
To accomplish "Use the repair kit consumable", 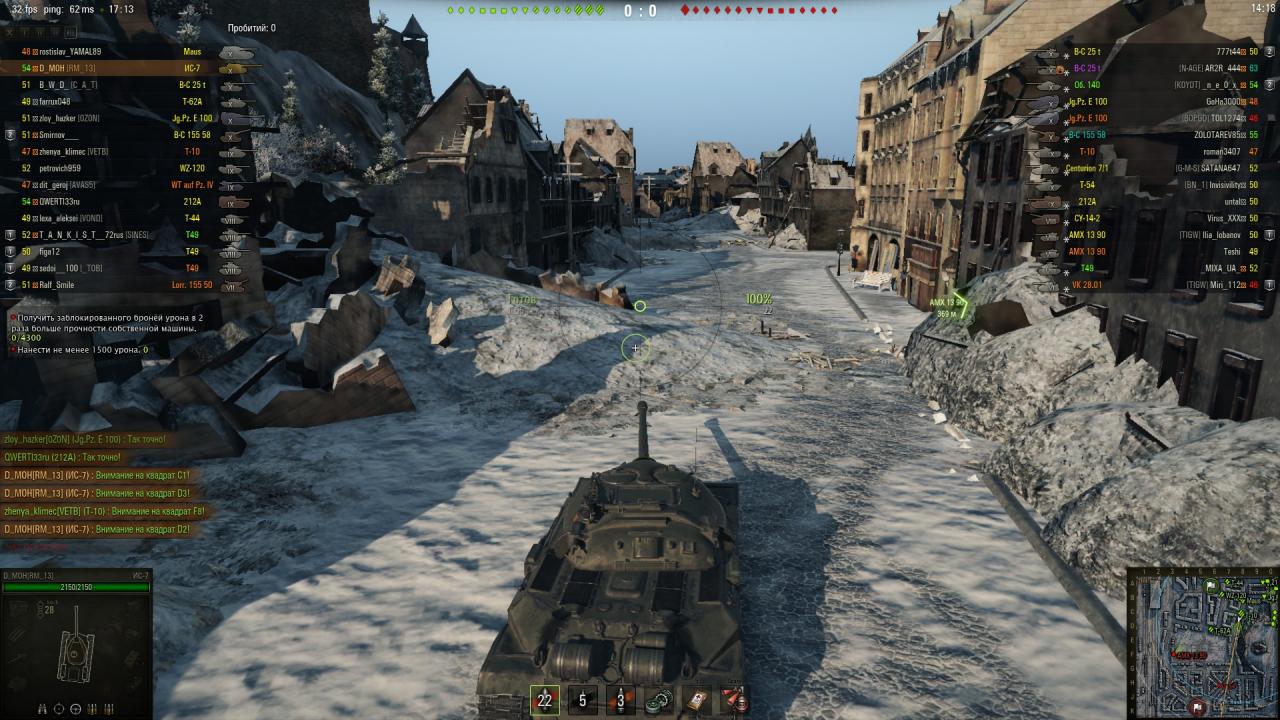I will coord(658,700).
